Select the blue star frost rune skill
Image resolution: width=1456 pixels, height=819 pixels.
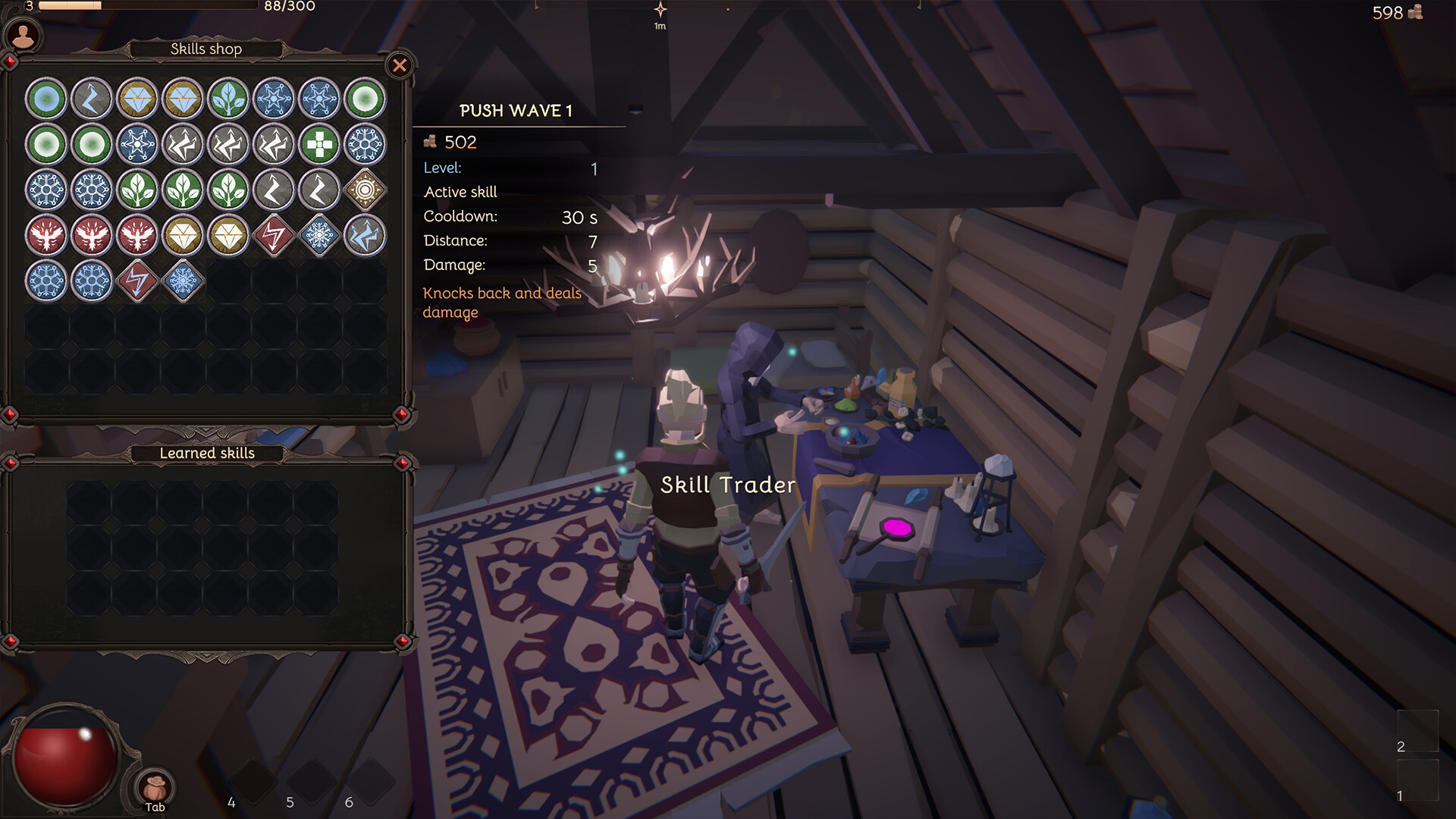tap(274, 99)
